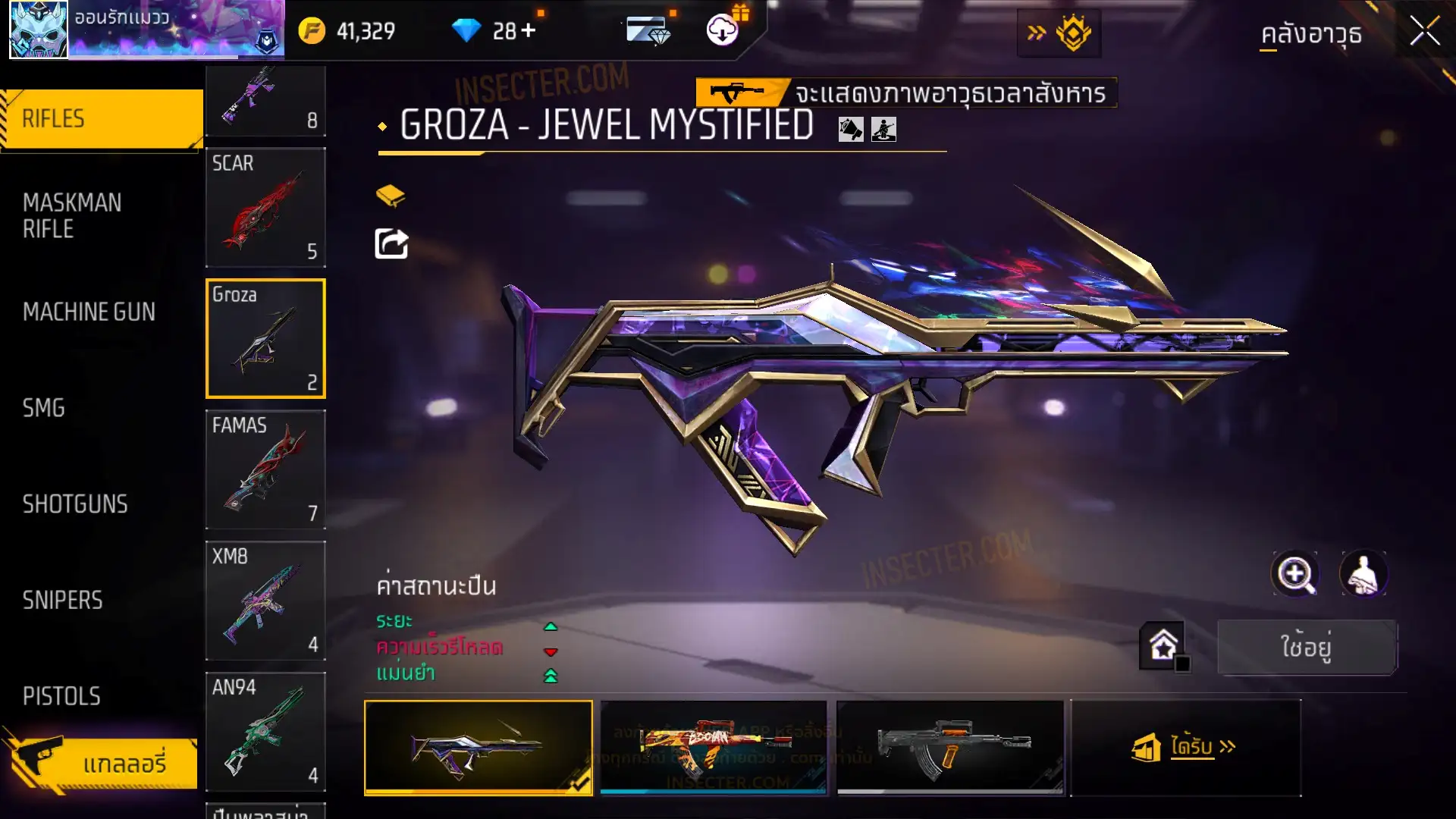
Task: Switch to the Snipers category
Action: (x=62, y=601)
